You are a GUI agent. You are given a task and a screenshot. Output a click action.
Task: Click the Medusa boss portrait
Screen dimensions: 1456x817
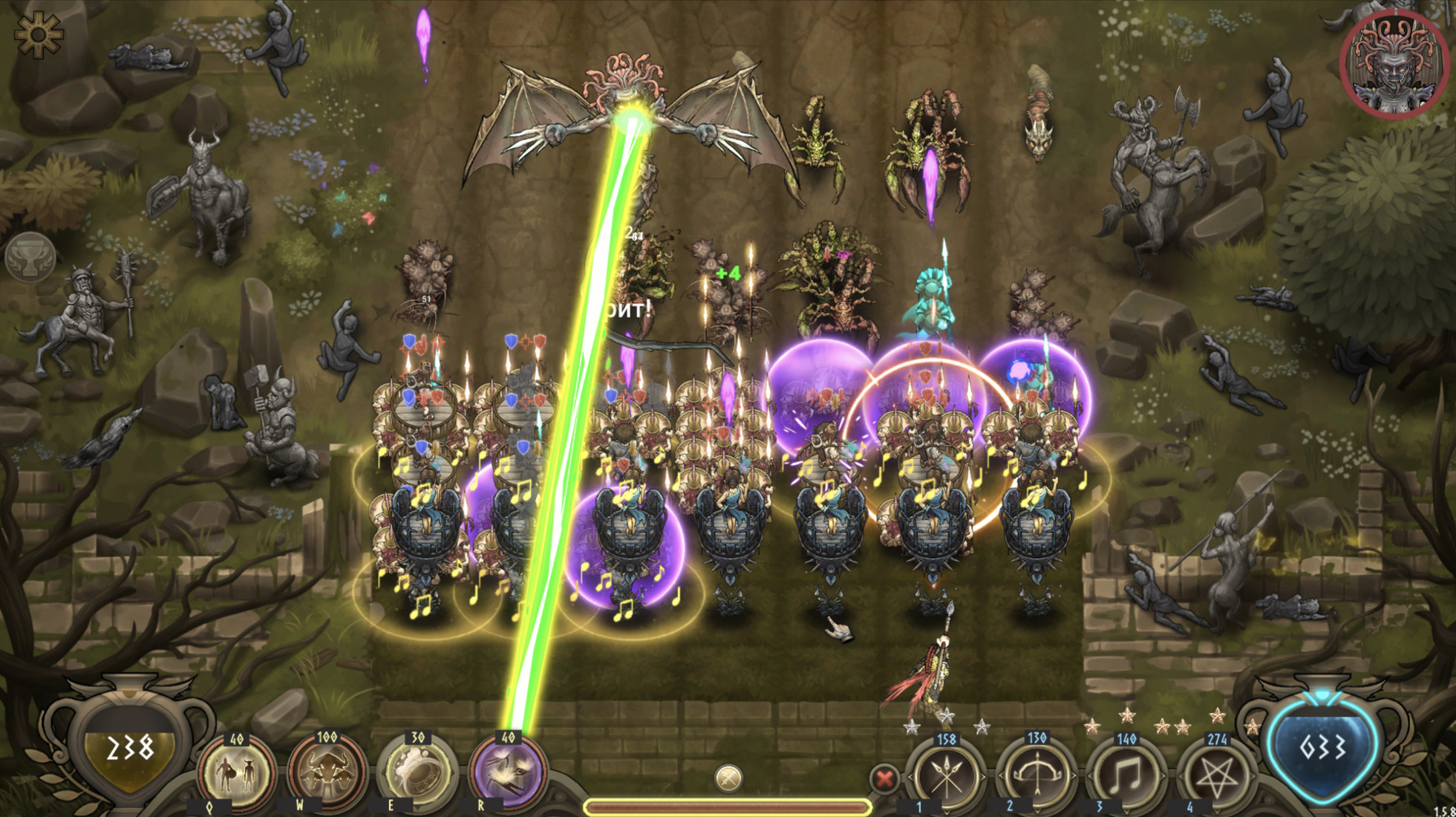(1394, 65)
